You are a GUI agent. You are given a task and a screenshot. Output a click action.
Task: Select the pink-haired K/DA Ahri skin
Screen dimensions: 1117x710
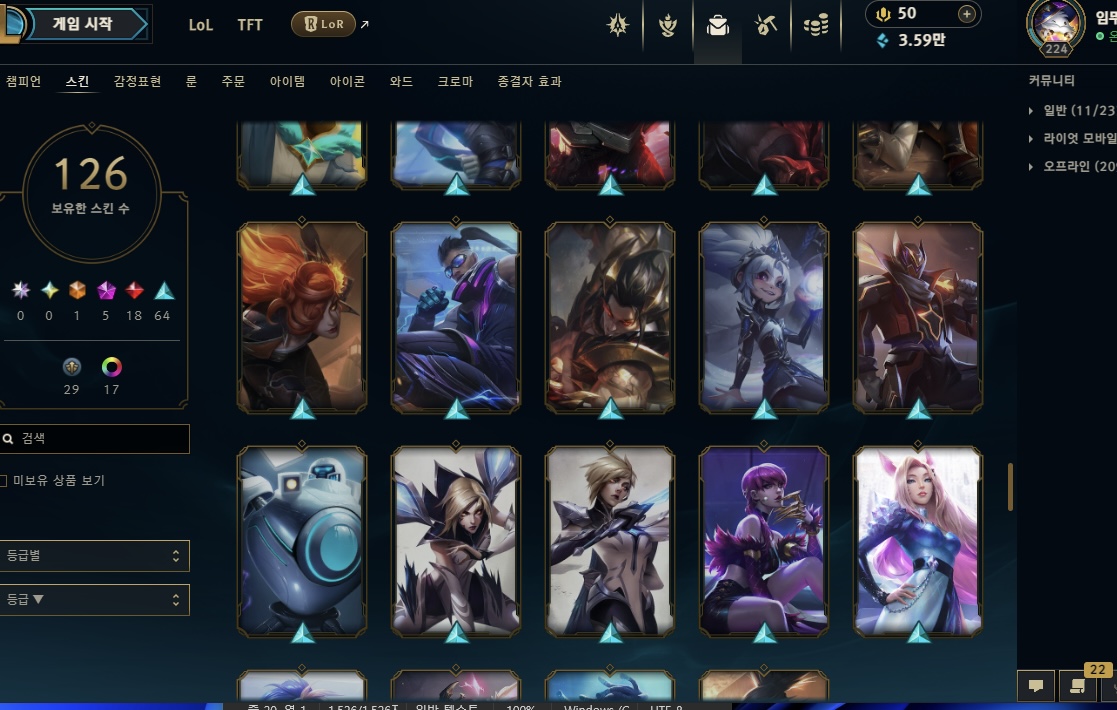coord(918,540)
